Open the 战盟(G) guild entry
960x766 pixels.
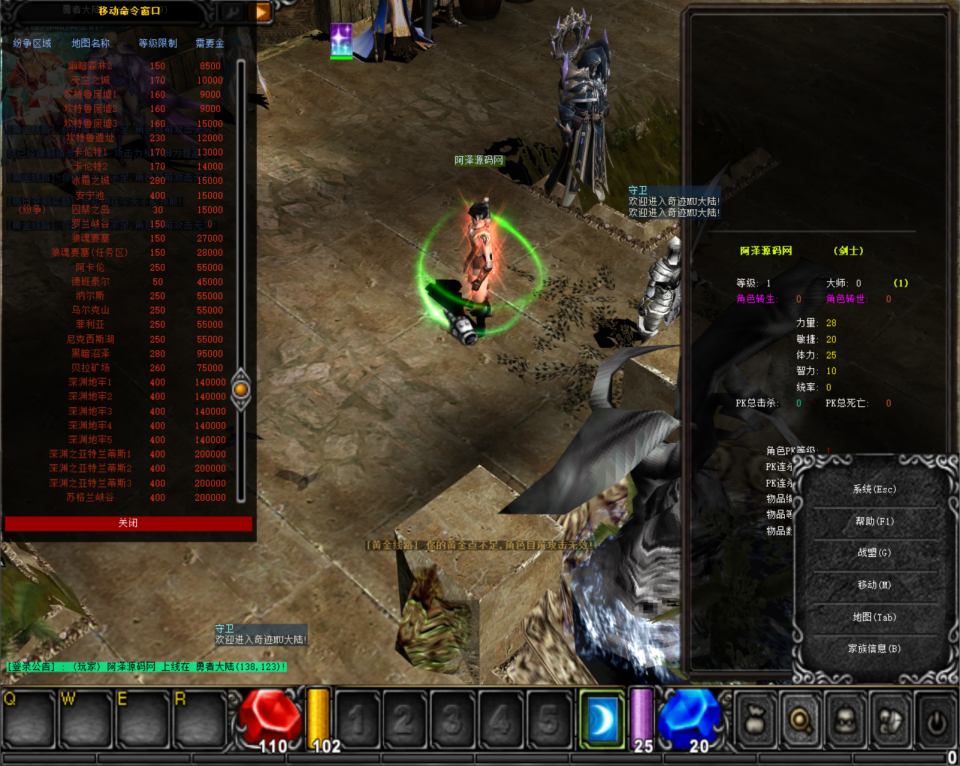pos(873,553)
